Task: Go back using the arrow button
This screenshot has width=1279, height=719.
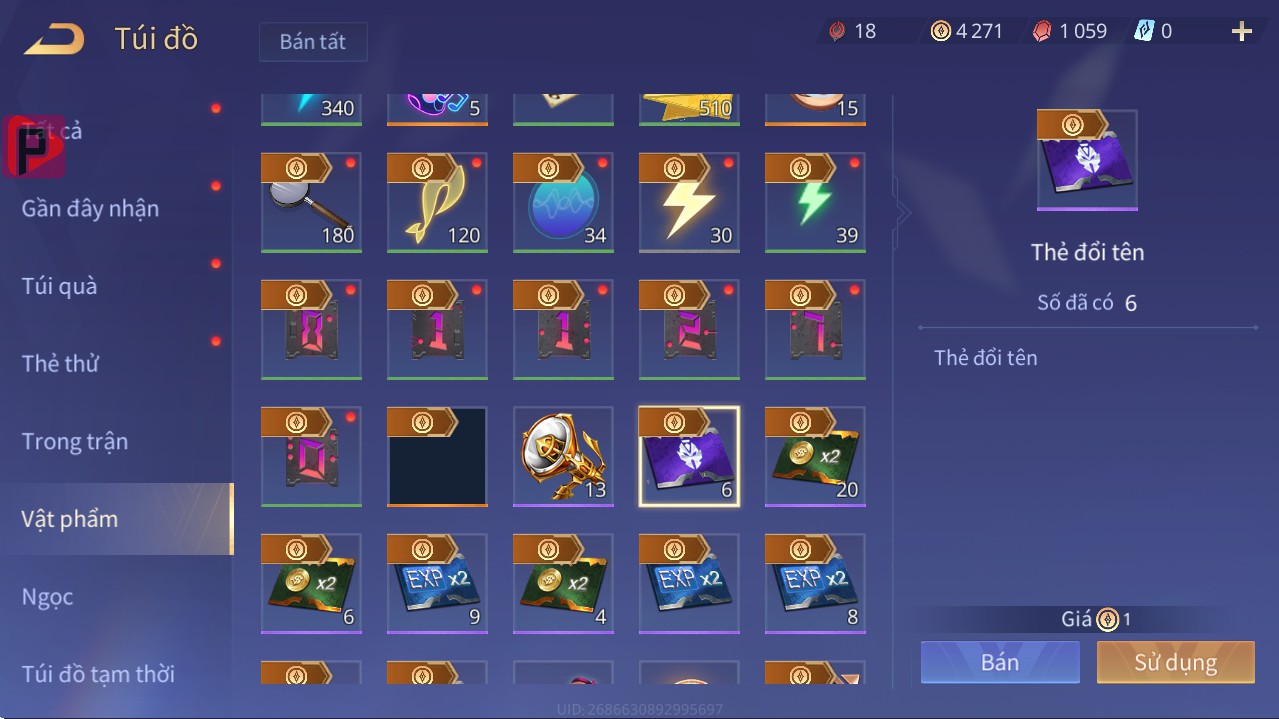Action: [55, 40]
